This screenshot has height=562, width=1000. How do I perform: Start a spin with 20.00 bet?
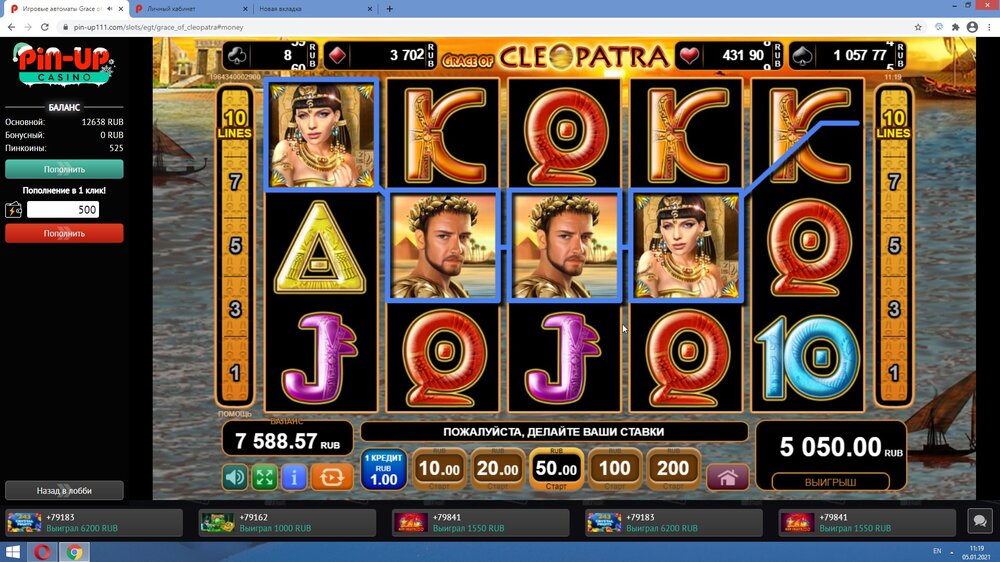click(x=497, y=469)
